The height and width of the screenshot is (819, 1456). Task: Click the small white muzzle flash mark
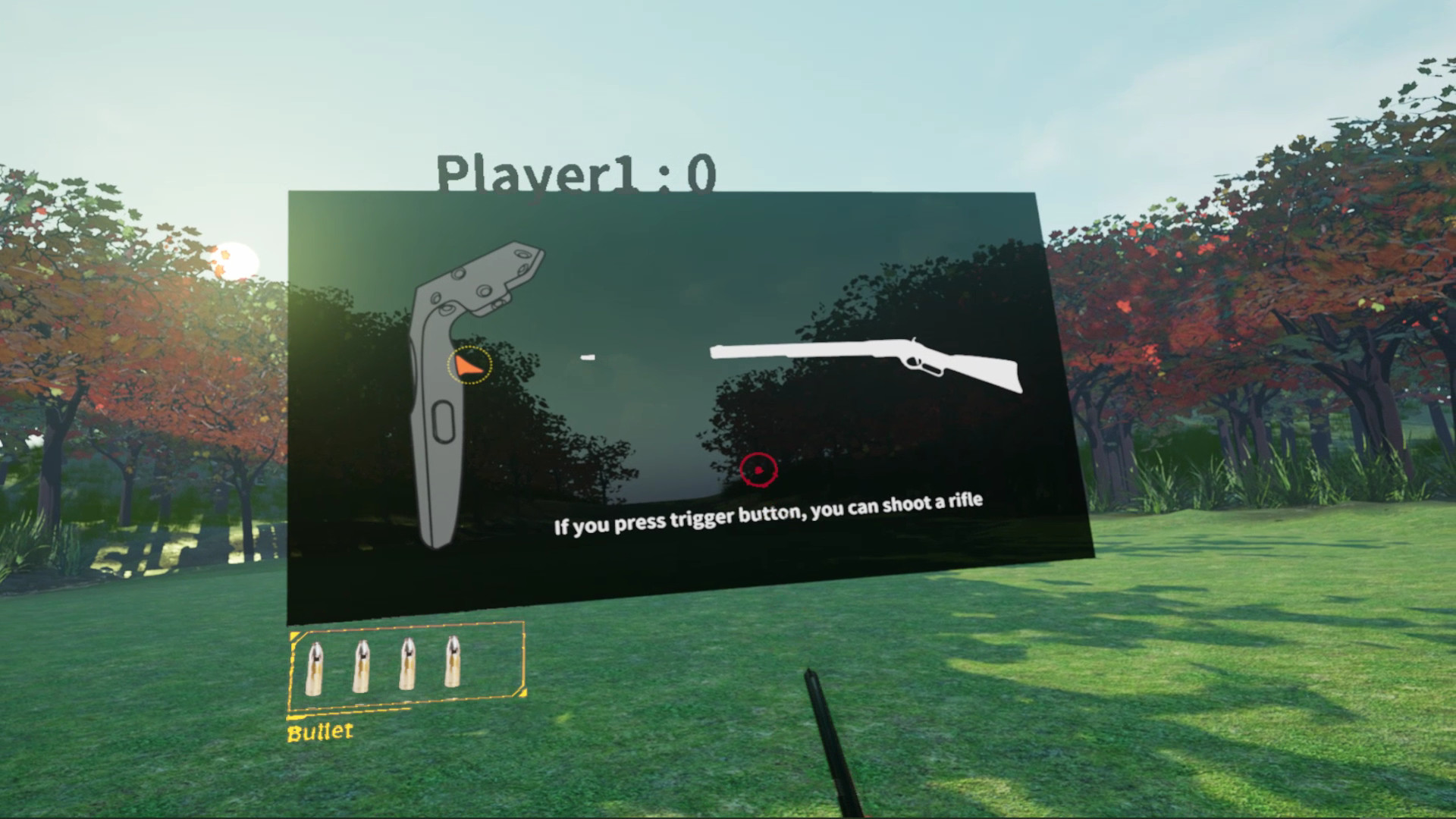[x=588, y=356]
